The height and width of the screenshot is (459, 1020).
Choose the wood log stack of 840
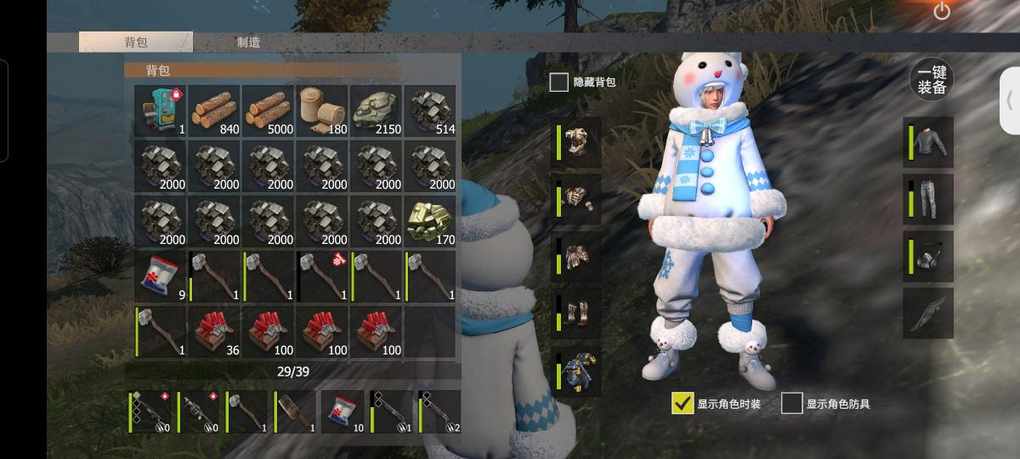[x=214, y=110]
